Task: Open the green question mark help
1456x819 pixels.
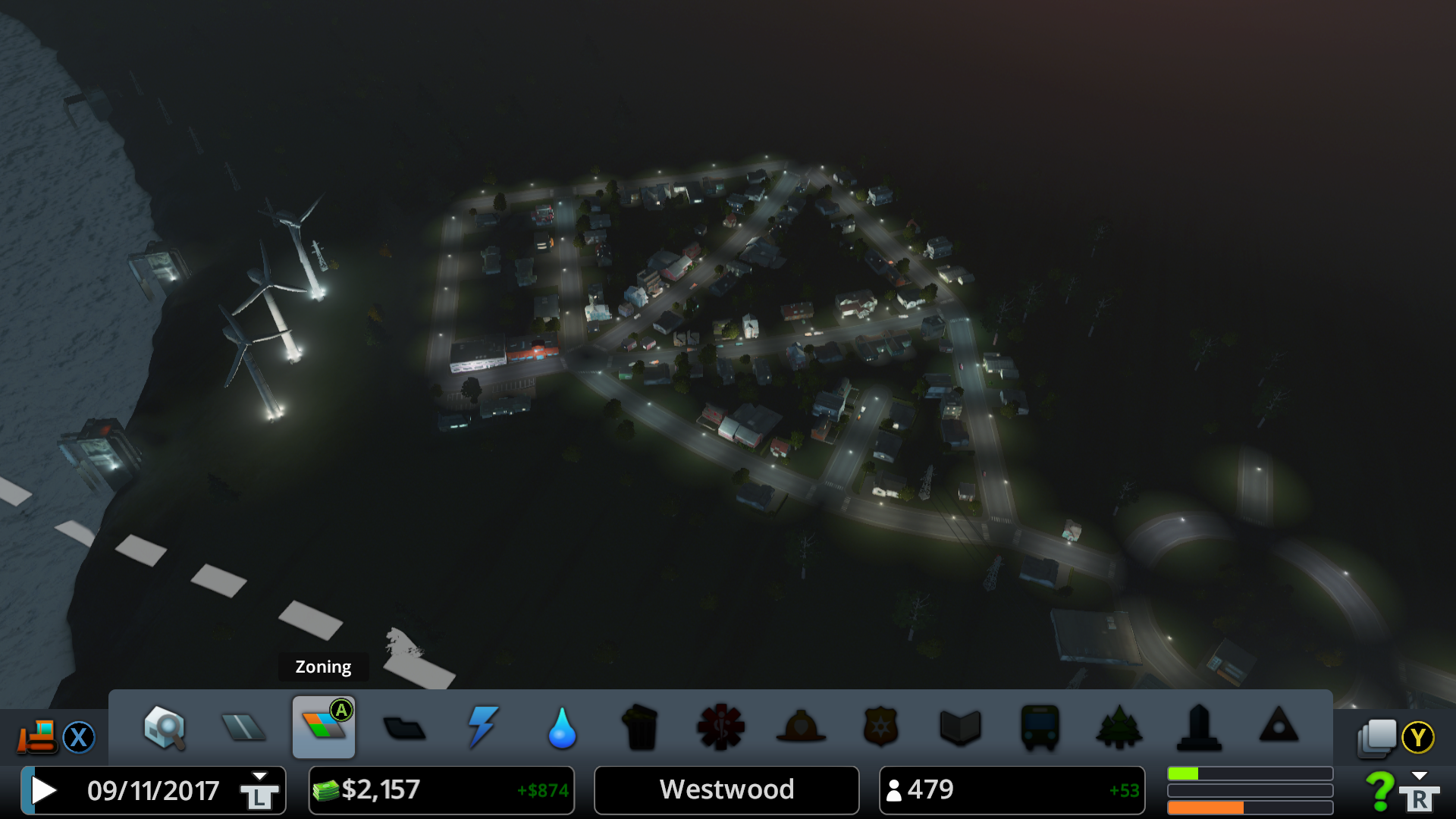Action: click(x=1379, y=790)
